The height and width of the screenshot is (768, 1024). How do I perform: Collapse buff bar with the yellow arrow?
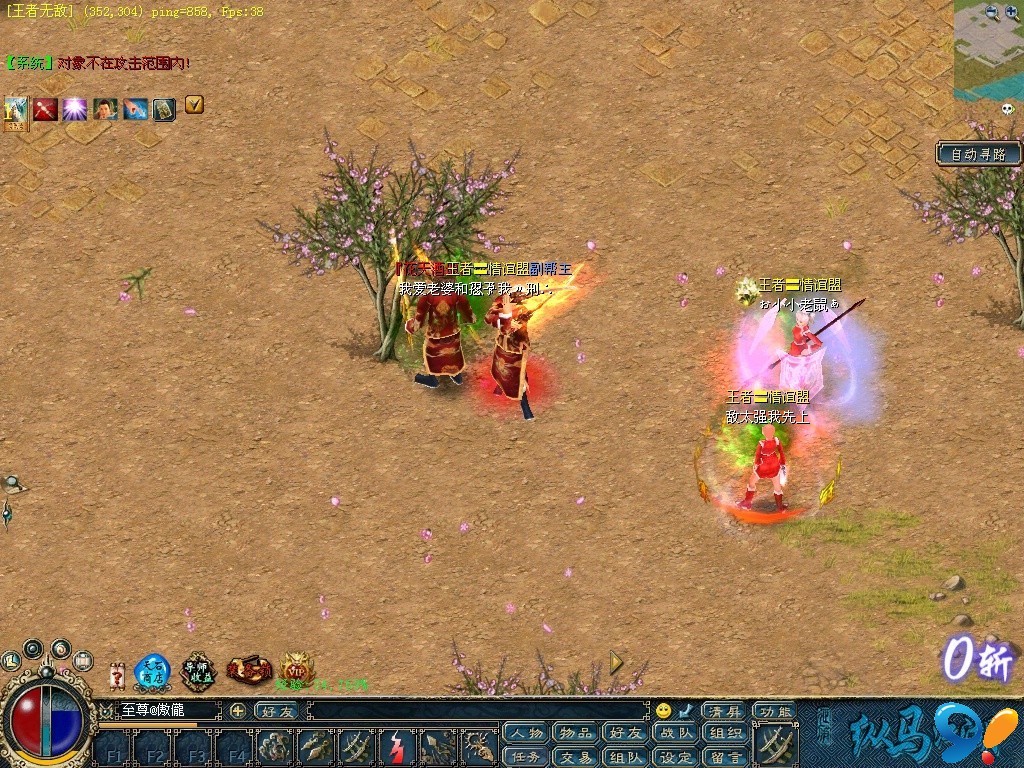pos(194,103)
